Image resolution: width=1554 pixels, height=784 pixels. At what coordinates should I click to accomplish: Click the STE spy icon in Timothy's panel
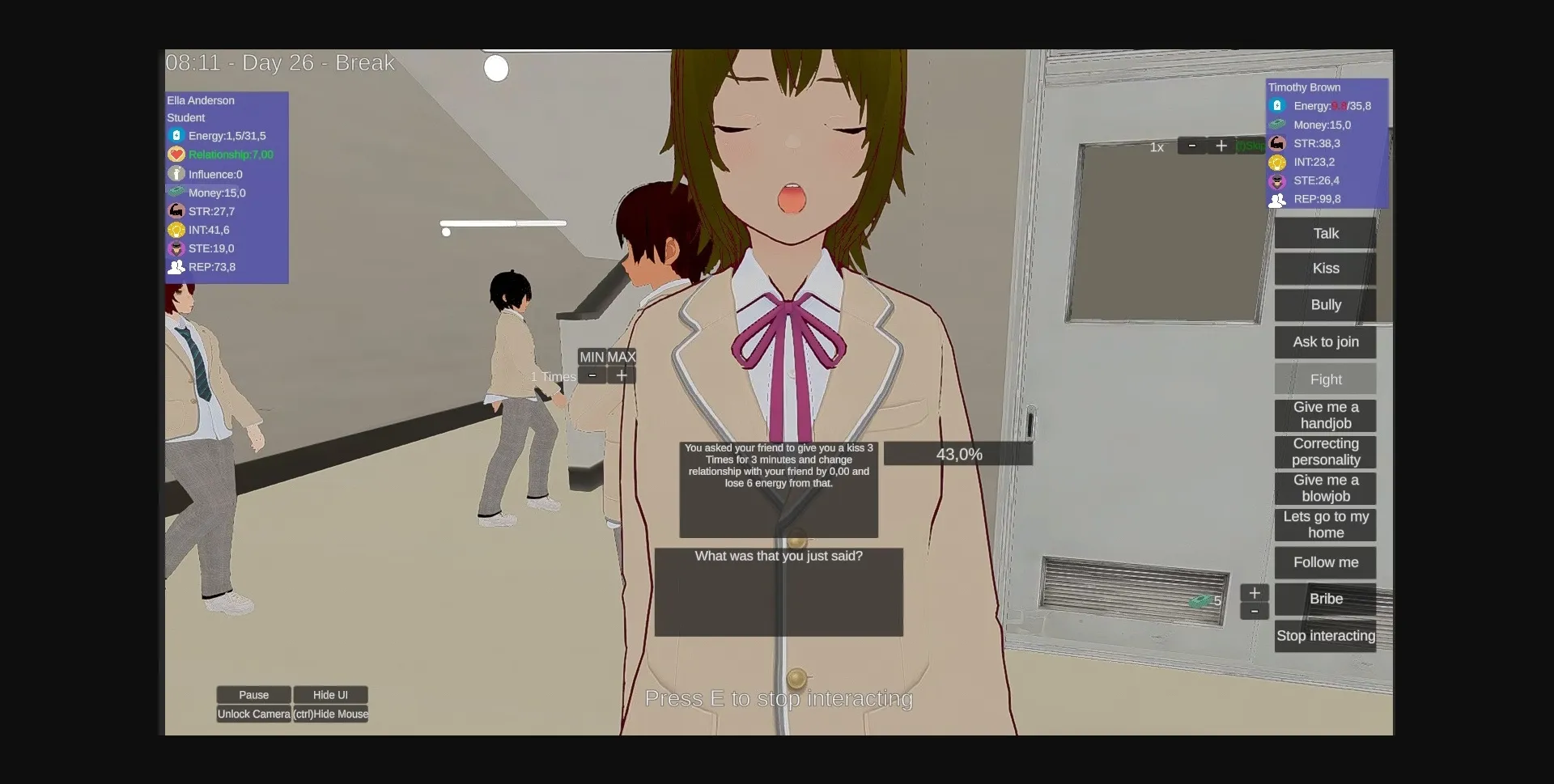1277,180
